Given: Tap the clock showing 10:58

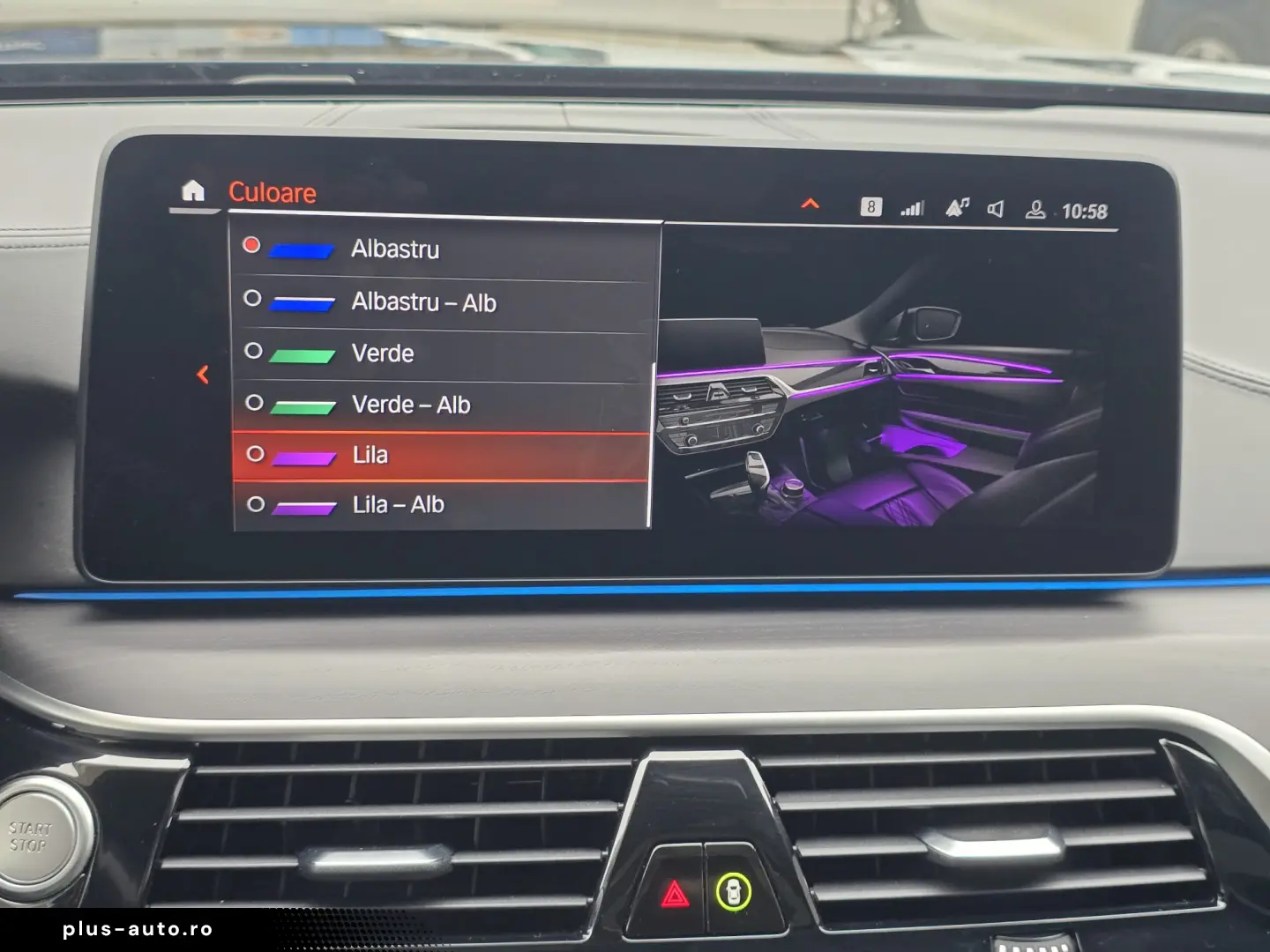Looking at the screenshot, I should [x=1085, y=211].
